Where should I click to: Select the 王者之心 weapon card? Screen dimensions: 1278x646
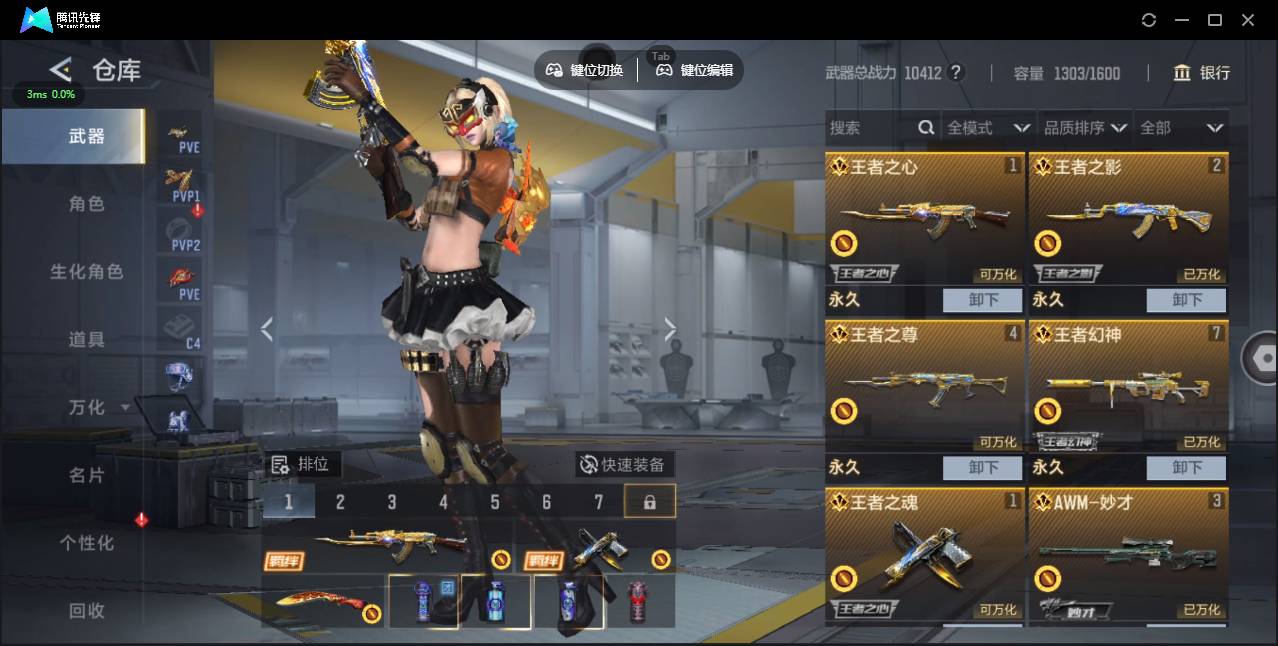[x=925, y=218]
